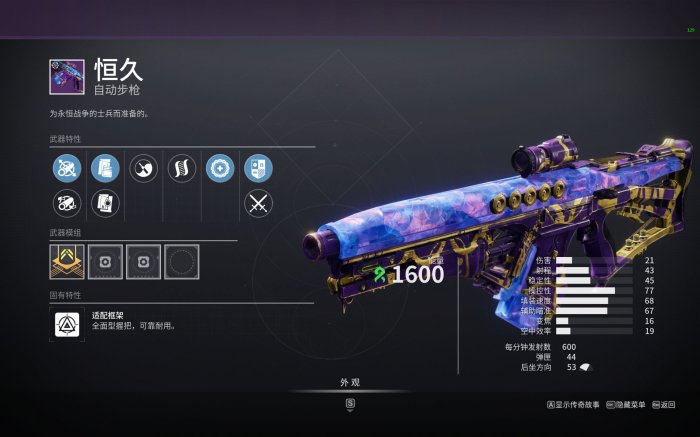Inspect the wavy ribbon trait perk
This screenshot has width=700, height=437.
point(181,168)
